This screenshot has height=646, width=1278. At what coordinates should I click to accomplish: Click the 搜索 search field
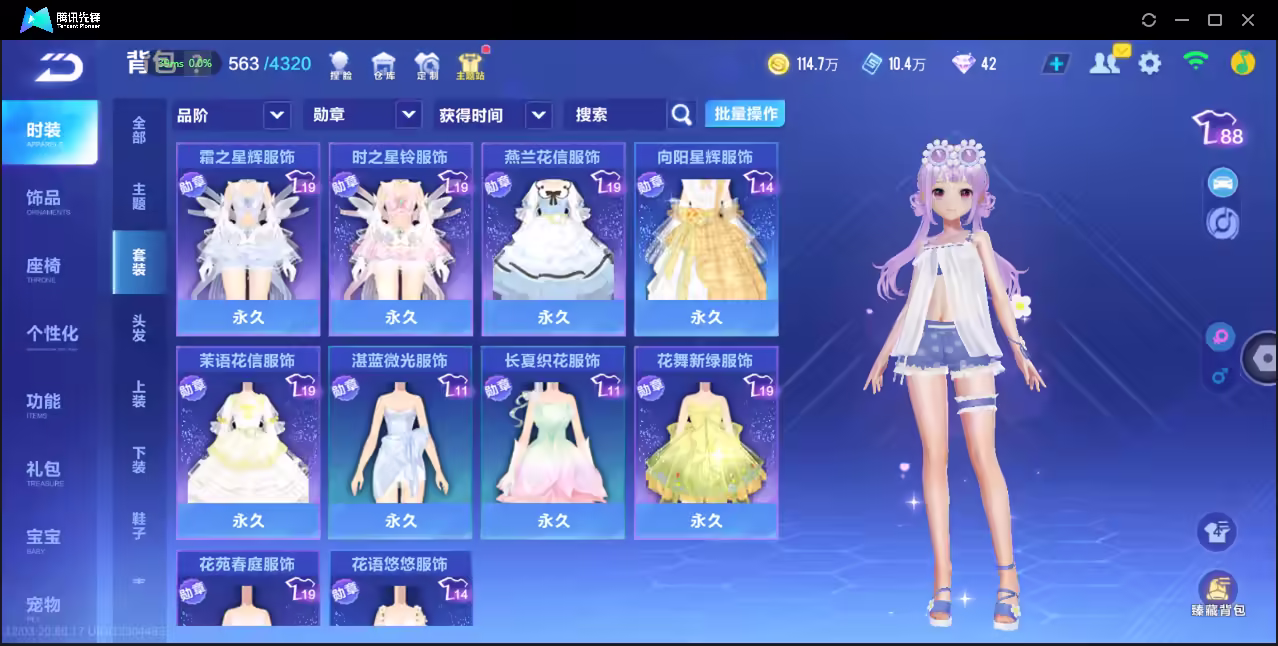pyautogui.click(x=614, y=115)
